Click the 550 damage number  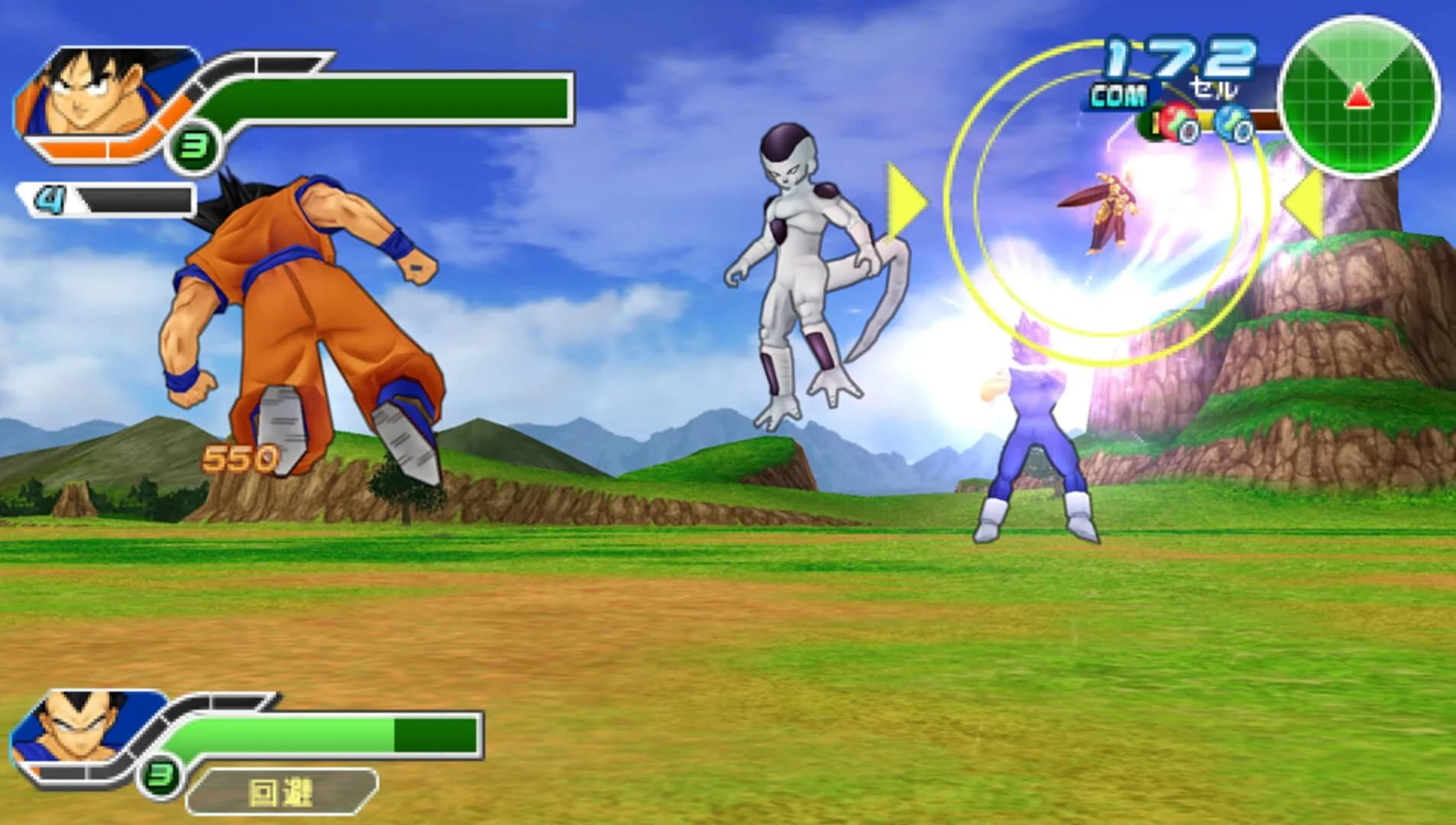[x=239, y=459]
